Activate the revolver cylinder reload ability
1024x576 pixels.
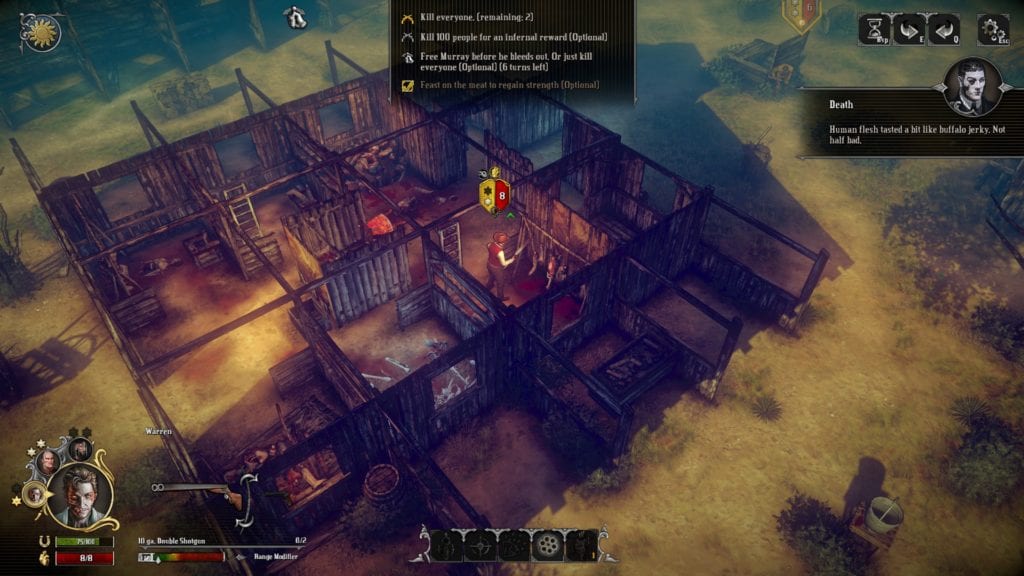tap(548, 545)
